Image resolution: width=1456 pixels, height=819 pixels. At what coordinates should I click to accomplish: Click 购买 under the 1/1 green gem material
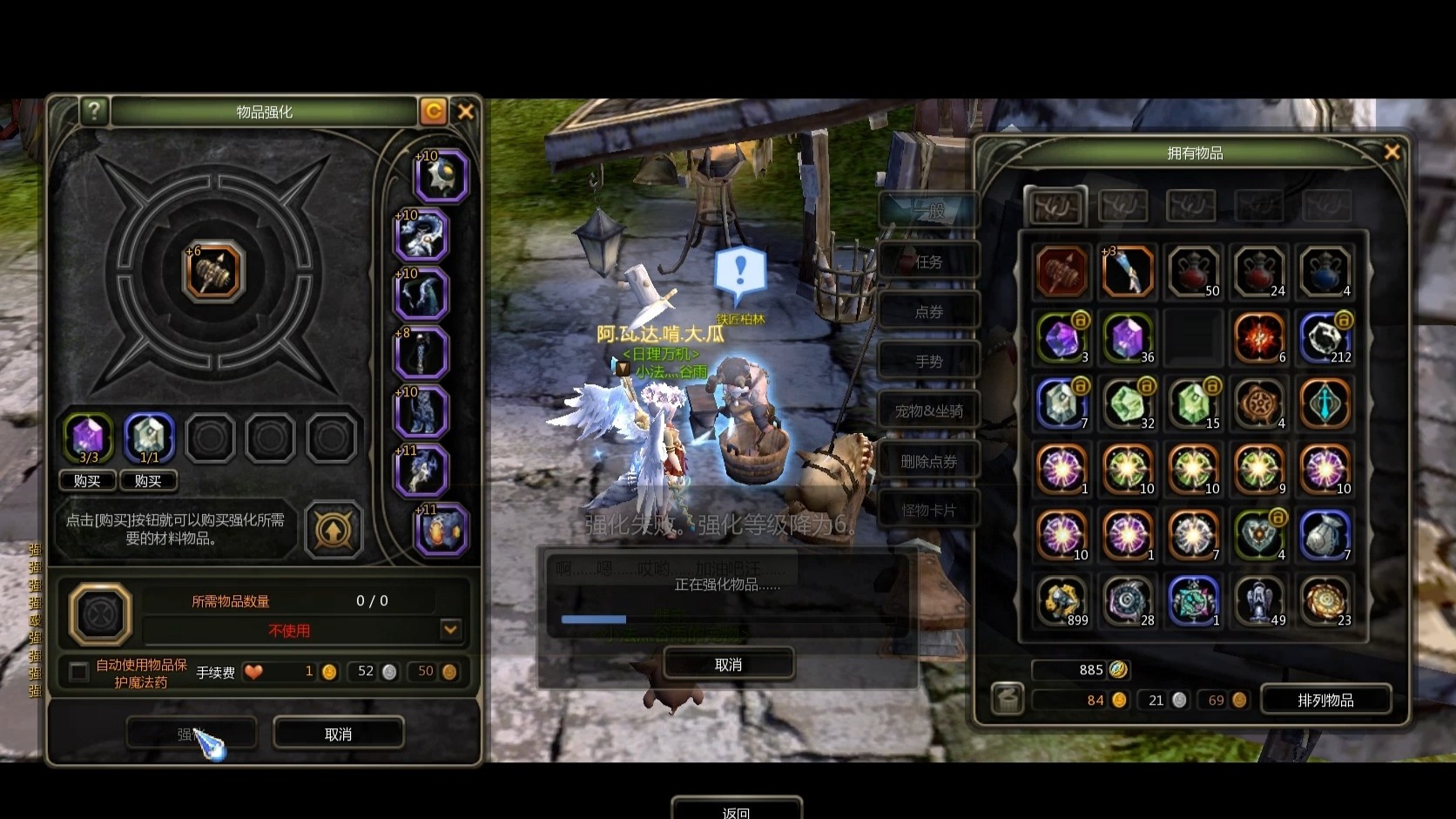coord(148,481)
